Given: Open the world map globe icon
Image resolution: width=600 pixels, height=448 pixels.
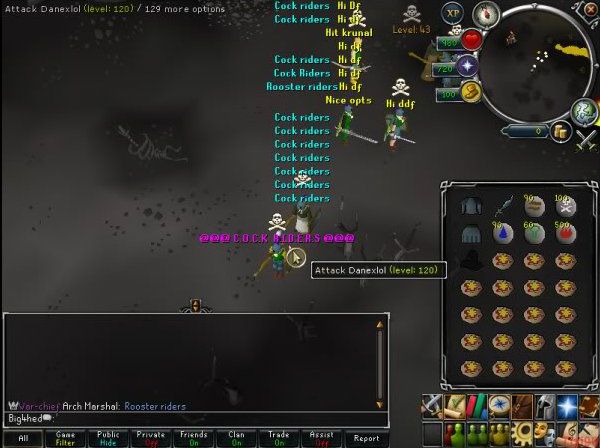Looking at the screenshot, I should [x=583, y=111].
